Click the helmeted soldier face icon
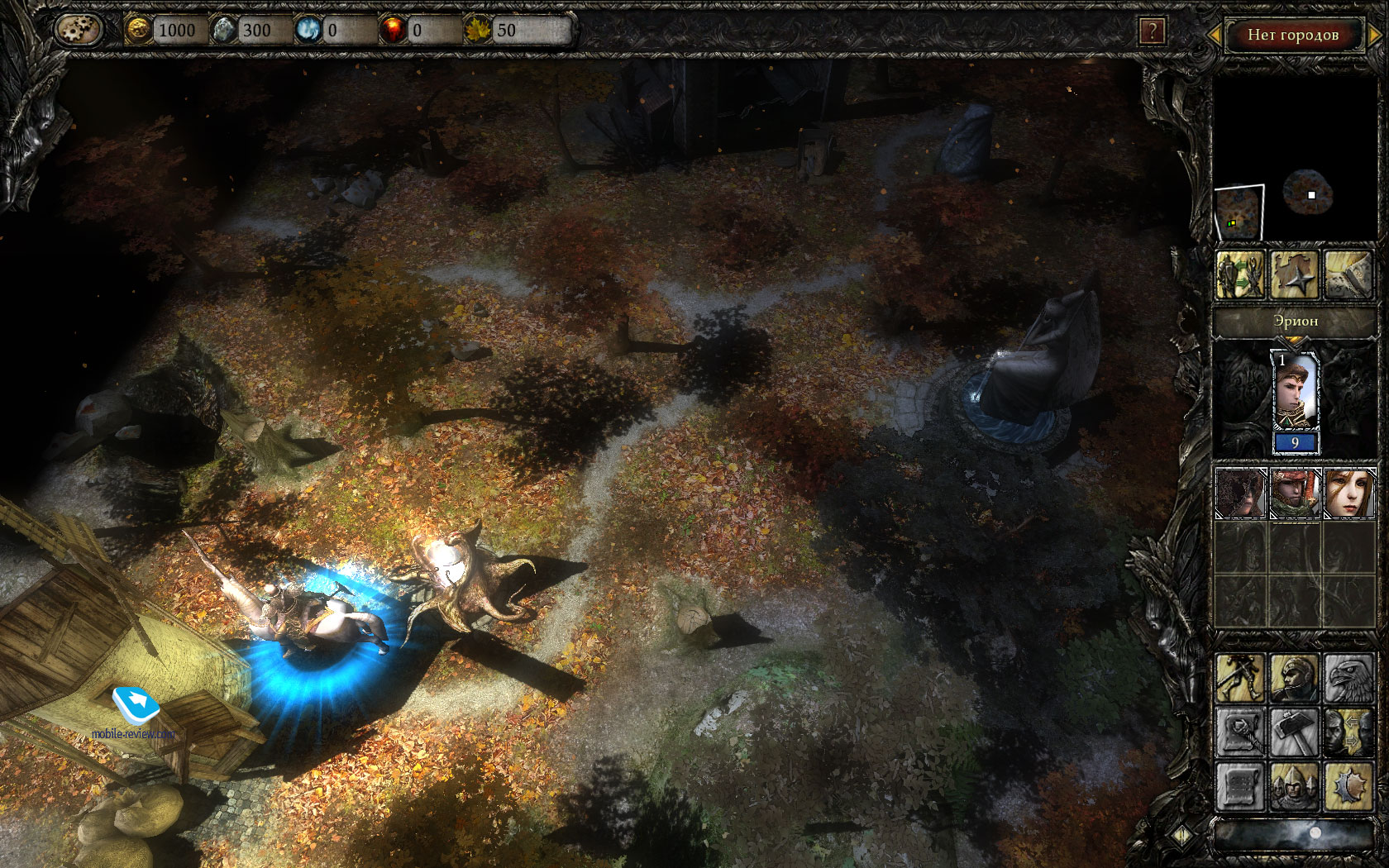 point(1294,678)
